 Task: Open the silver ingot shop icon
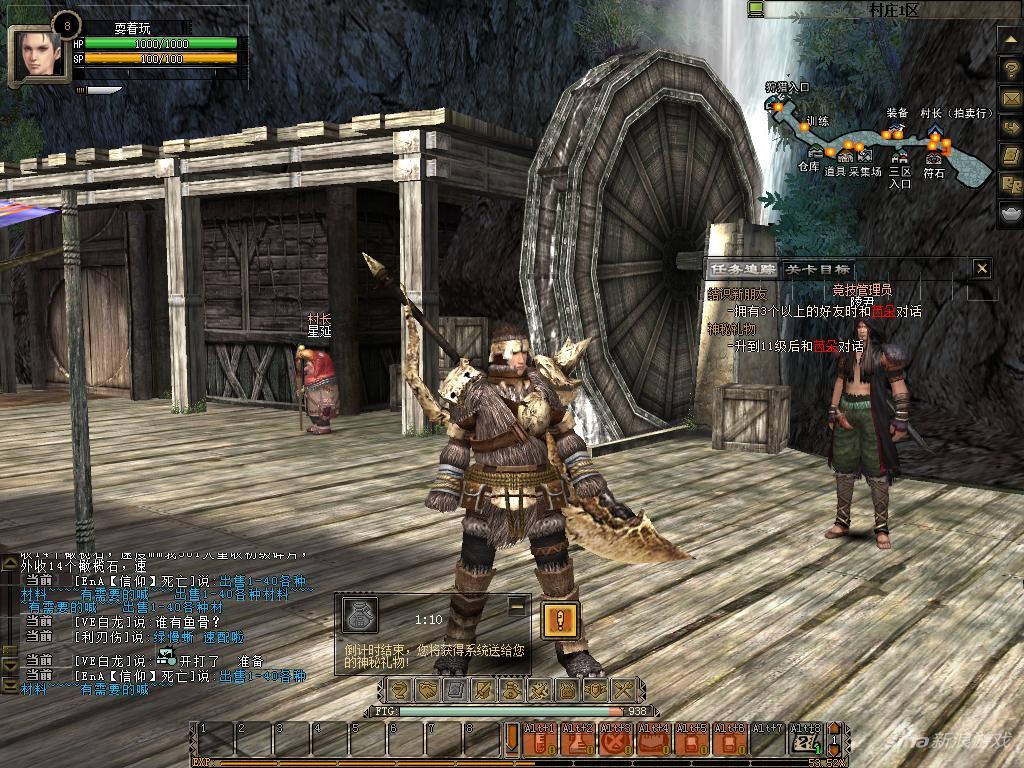pos(1009,214)
